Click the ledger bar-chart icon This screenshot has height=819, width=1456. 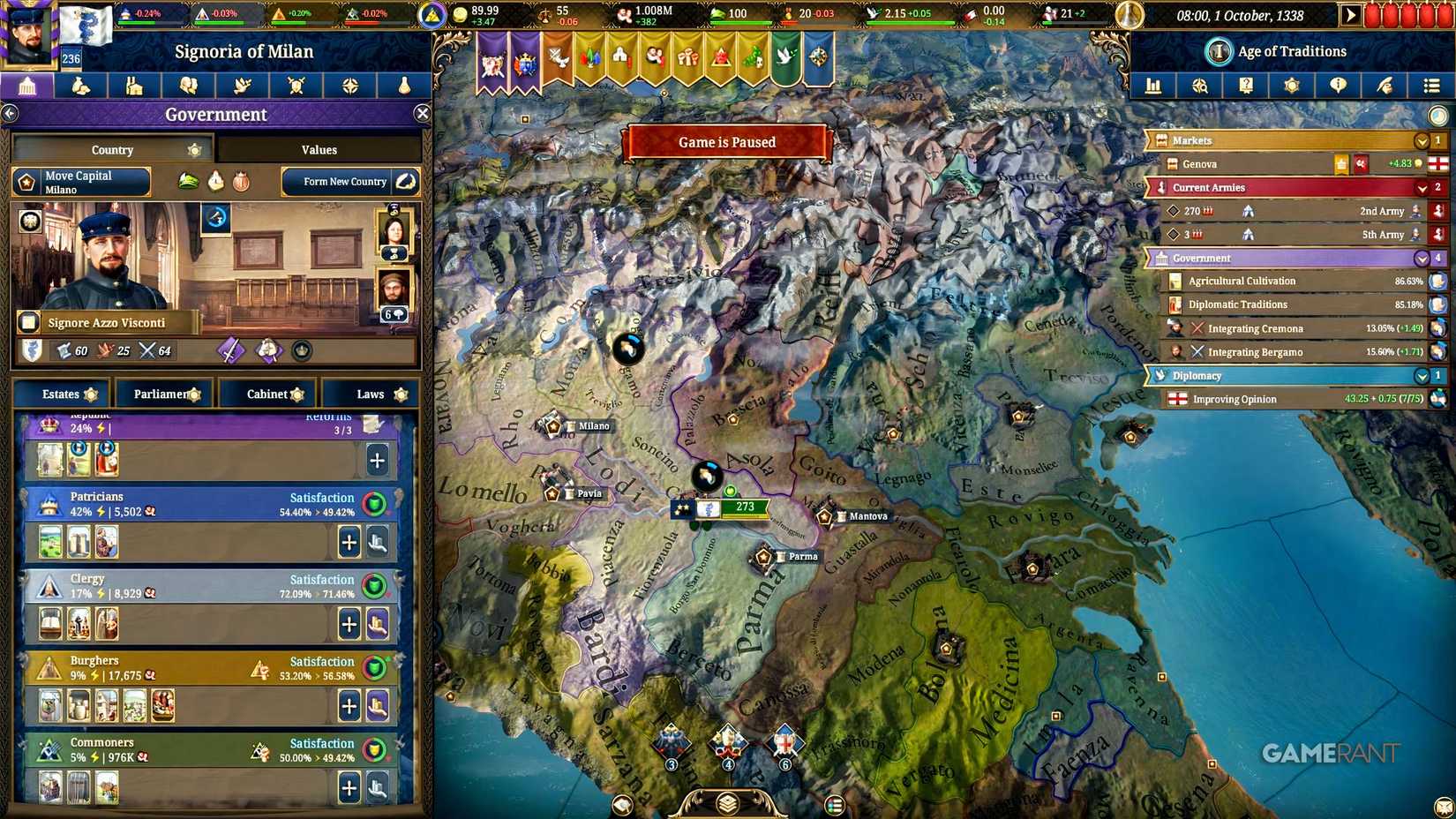tap(1153, 86)
